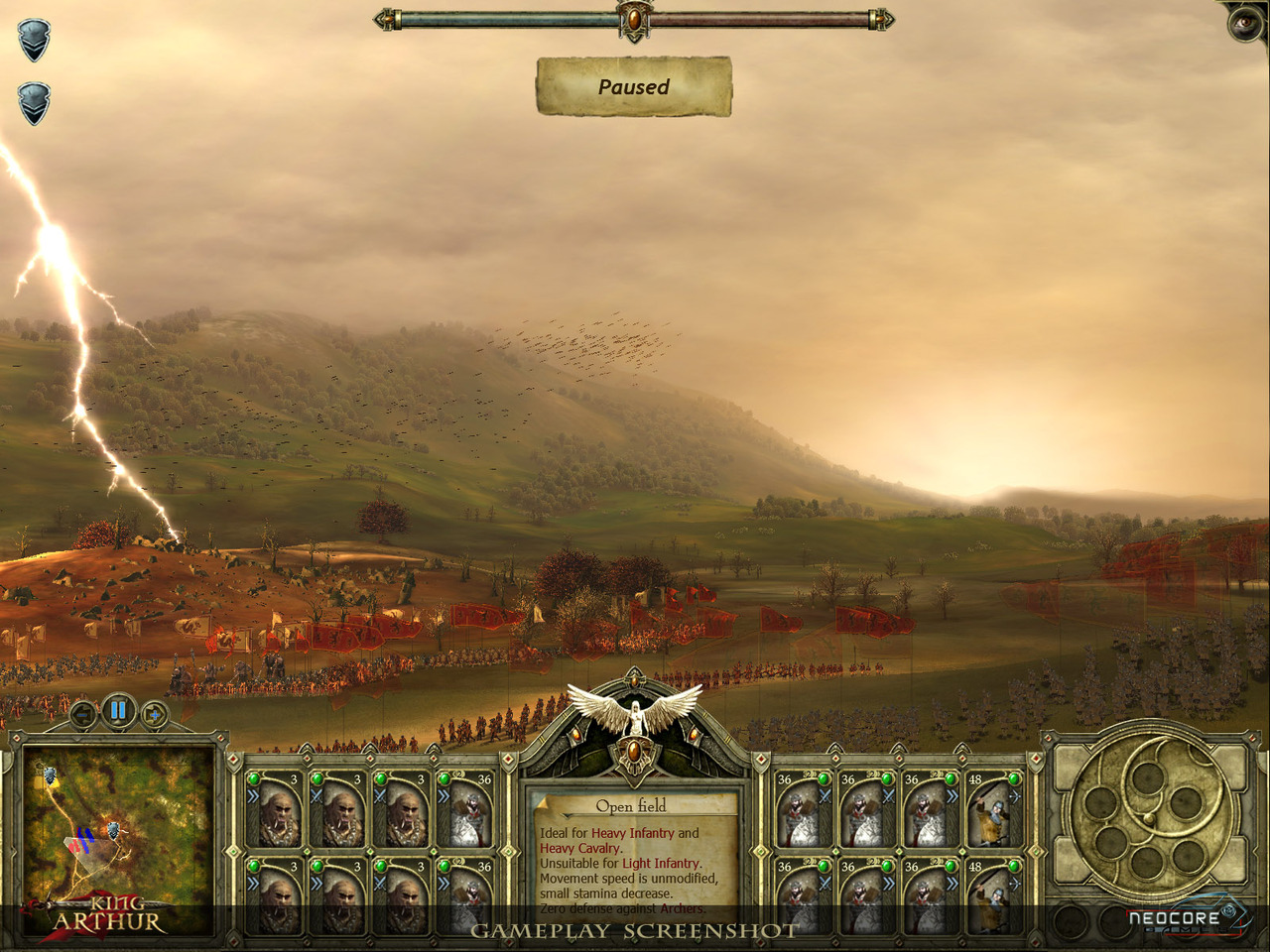This screenshot has width=1270, height=952.
Task: Click the upper shield icon below the screen corner
Action: [34, 41]
